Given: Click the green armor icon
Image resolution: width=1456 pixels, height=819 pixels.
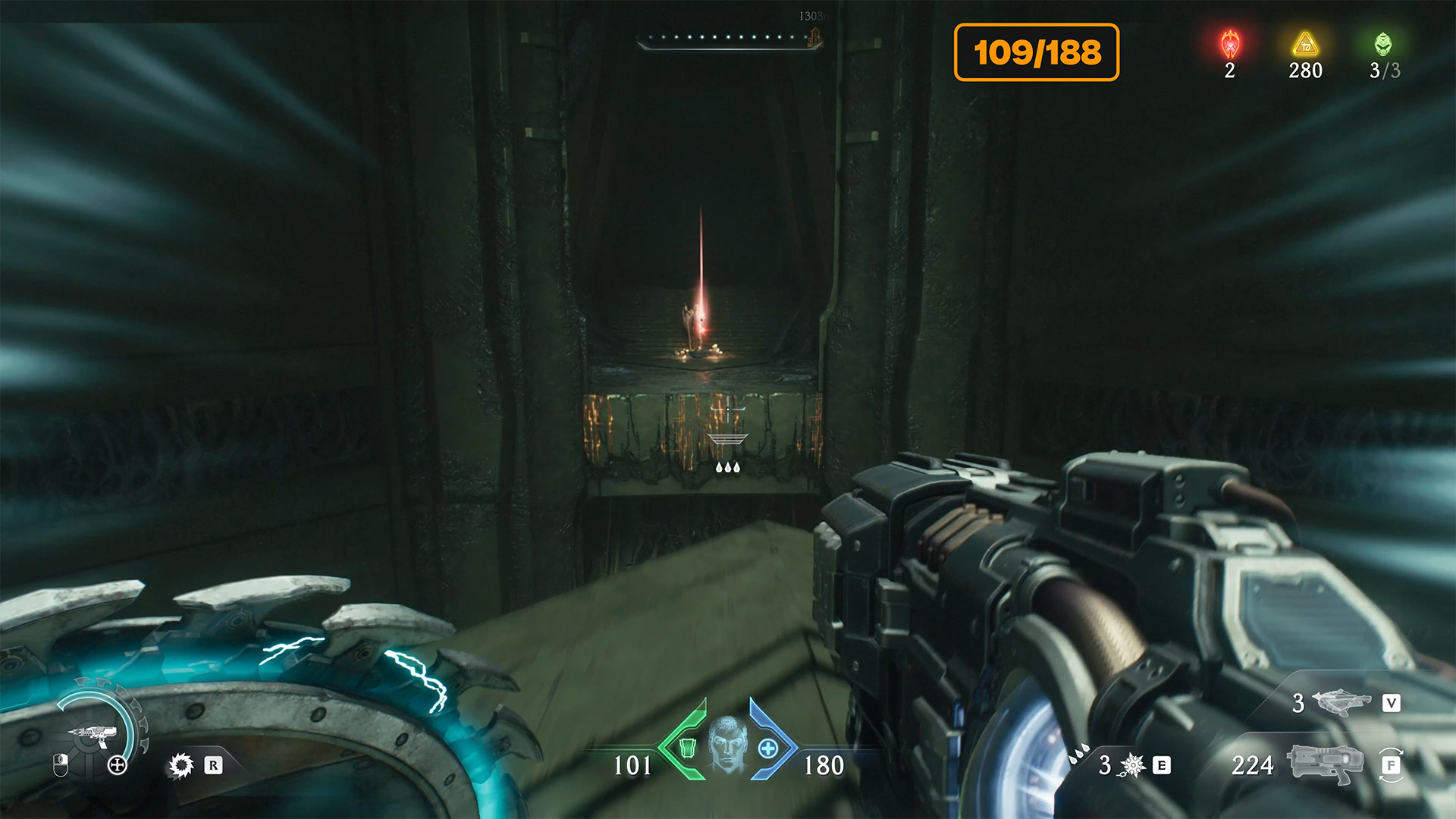Looking at the screenshot, I should tap(687, 748).
